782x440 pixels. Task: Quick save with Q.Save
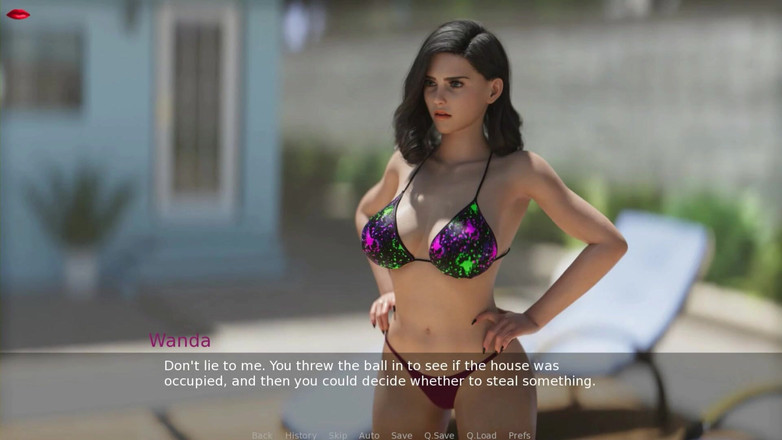pos(439,435)
